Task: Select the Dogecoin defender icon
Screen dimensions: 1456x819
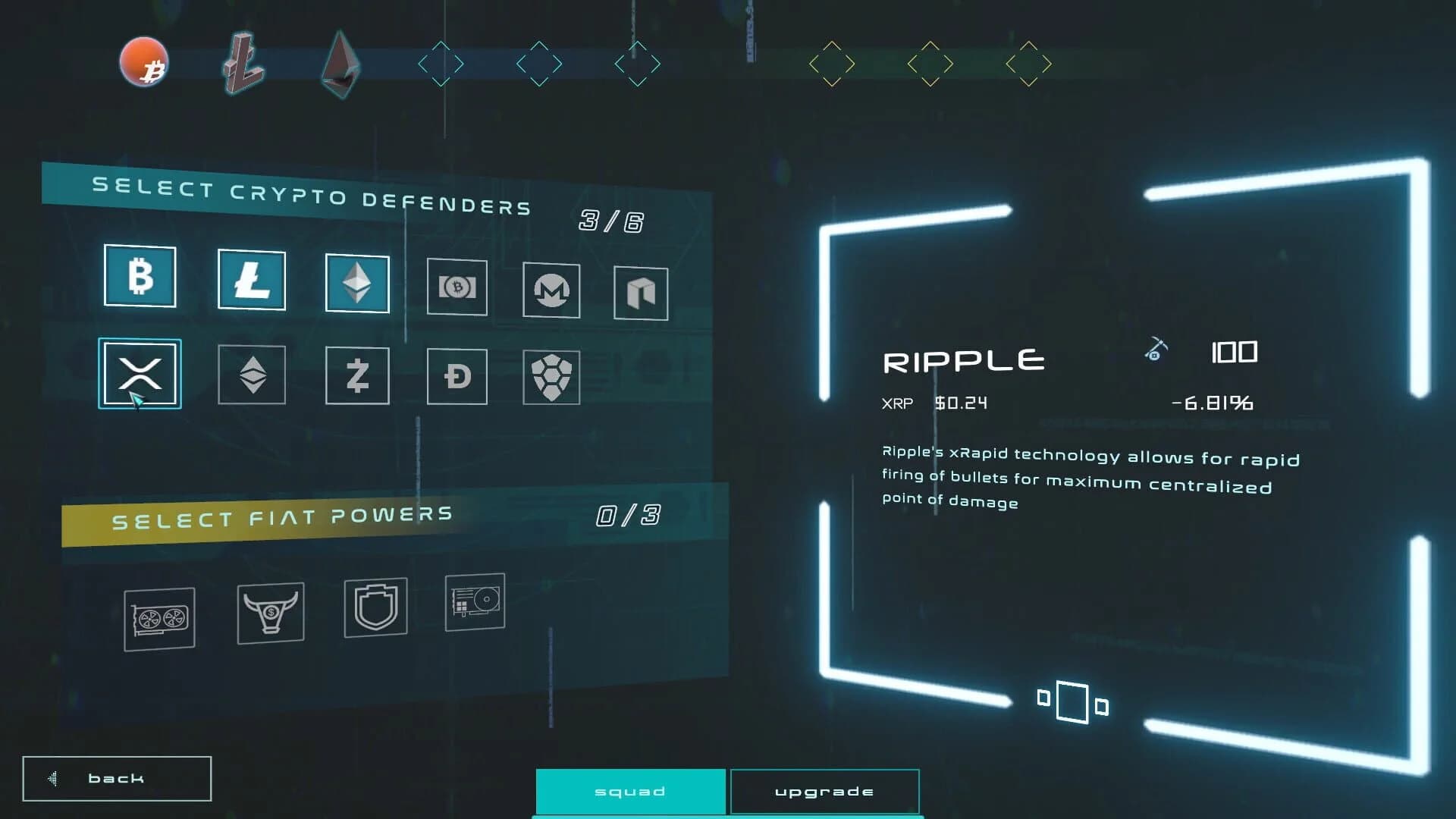Action: [456, 377]
